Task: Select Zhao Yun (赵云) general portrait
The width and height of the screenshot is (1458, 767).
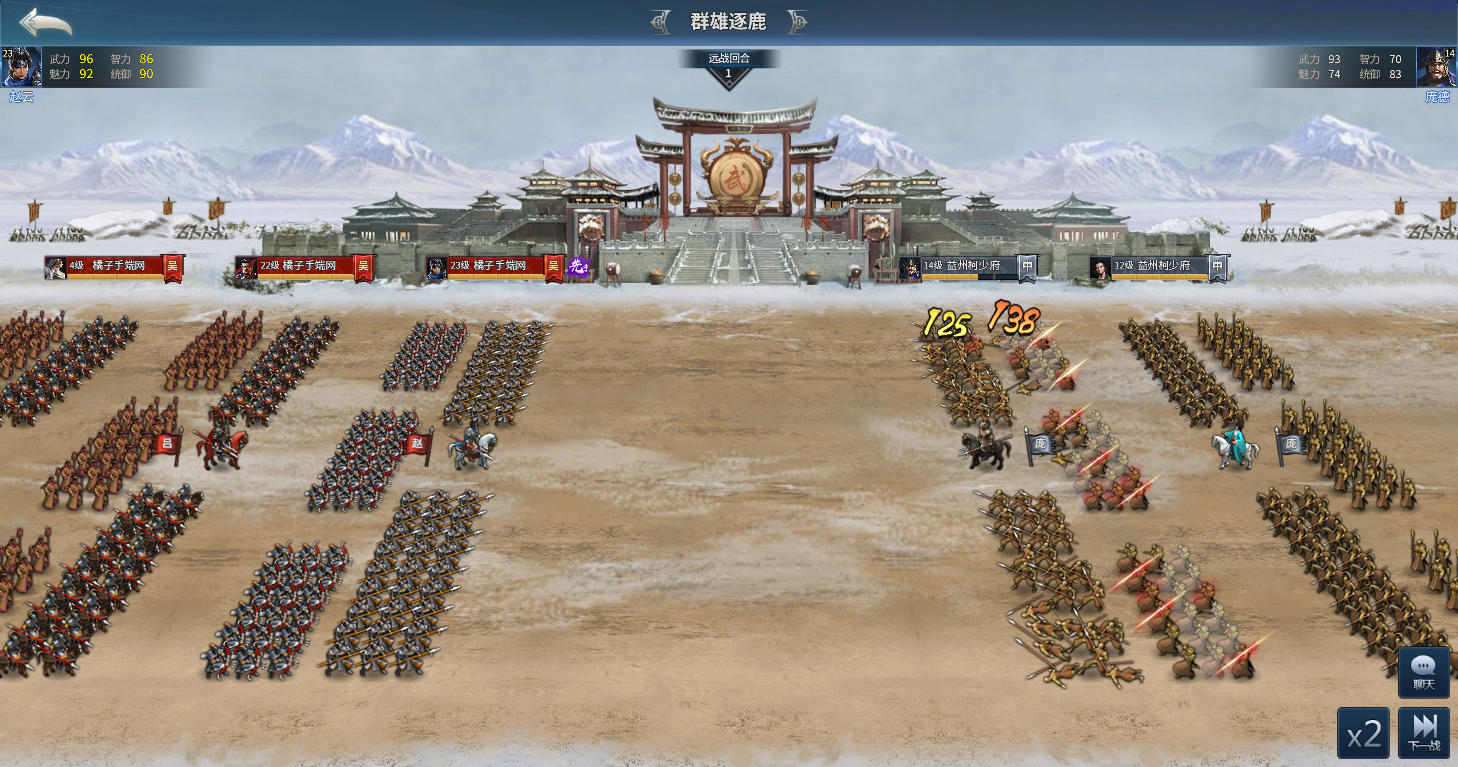Action: (22, 67)
